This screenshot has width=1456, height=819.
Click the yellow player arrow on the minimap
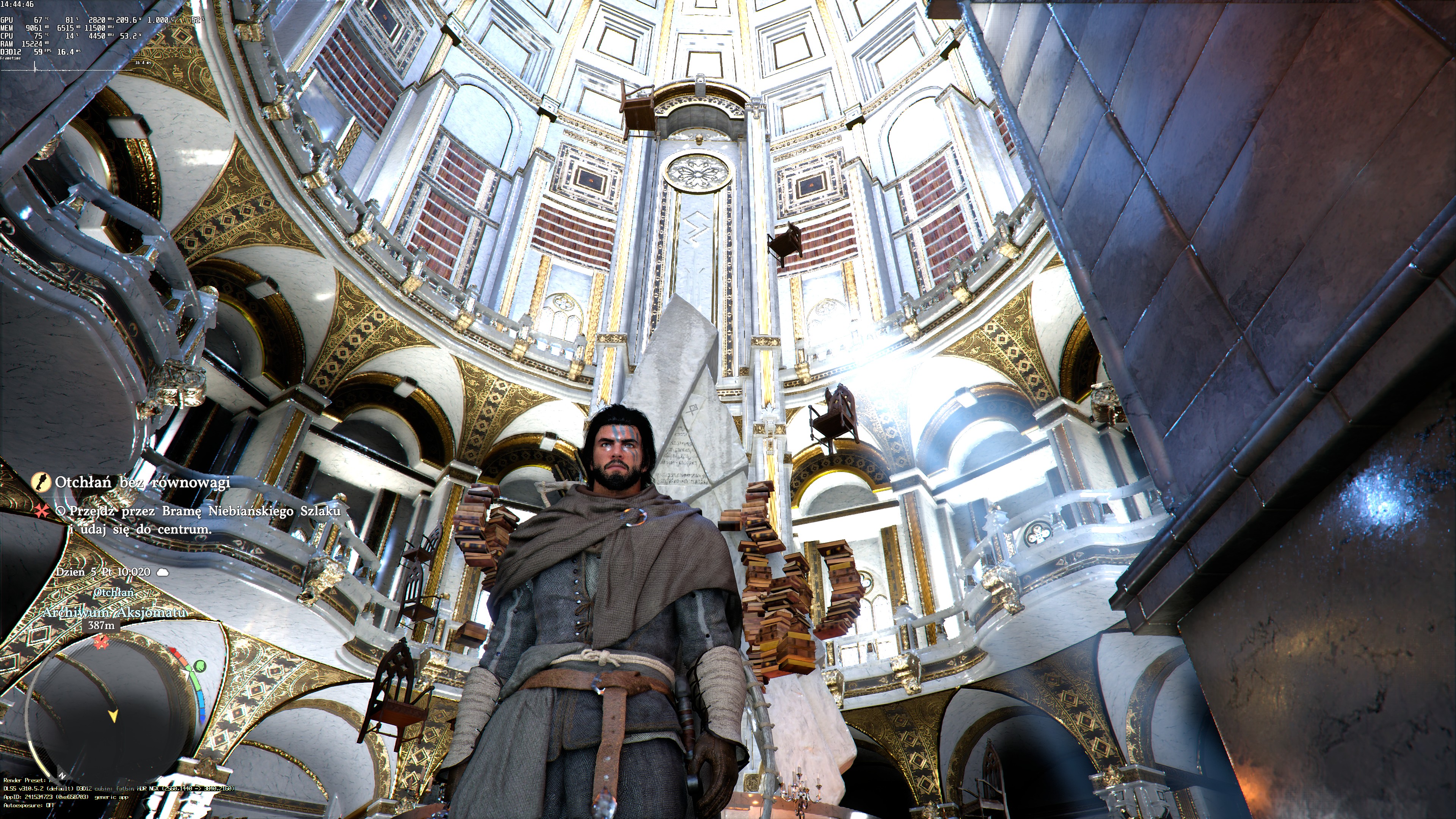(113, 716)
